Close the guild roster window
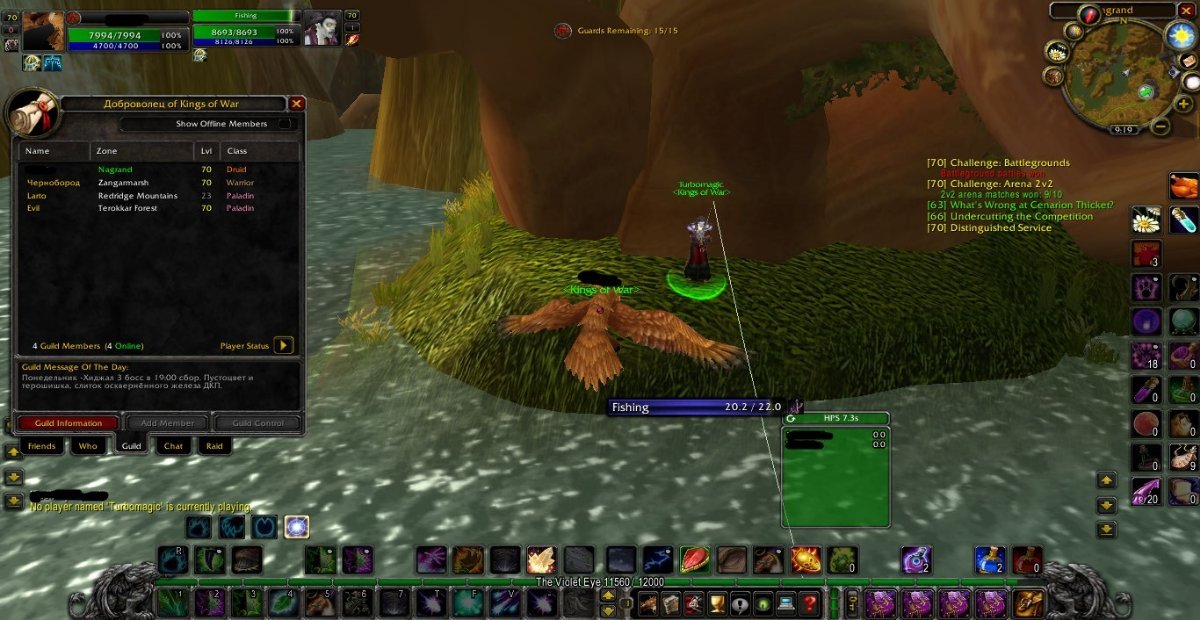 [297, 103]
